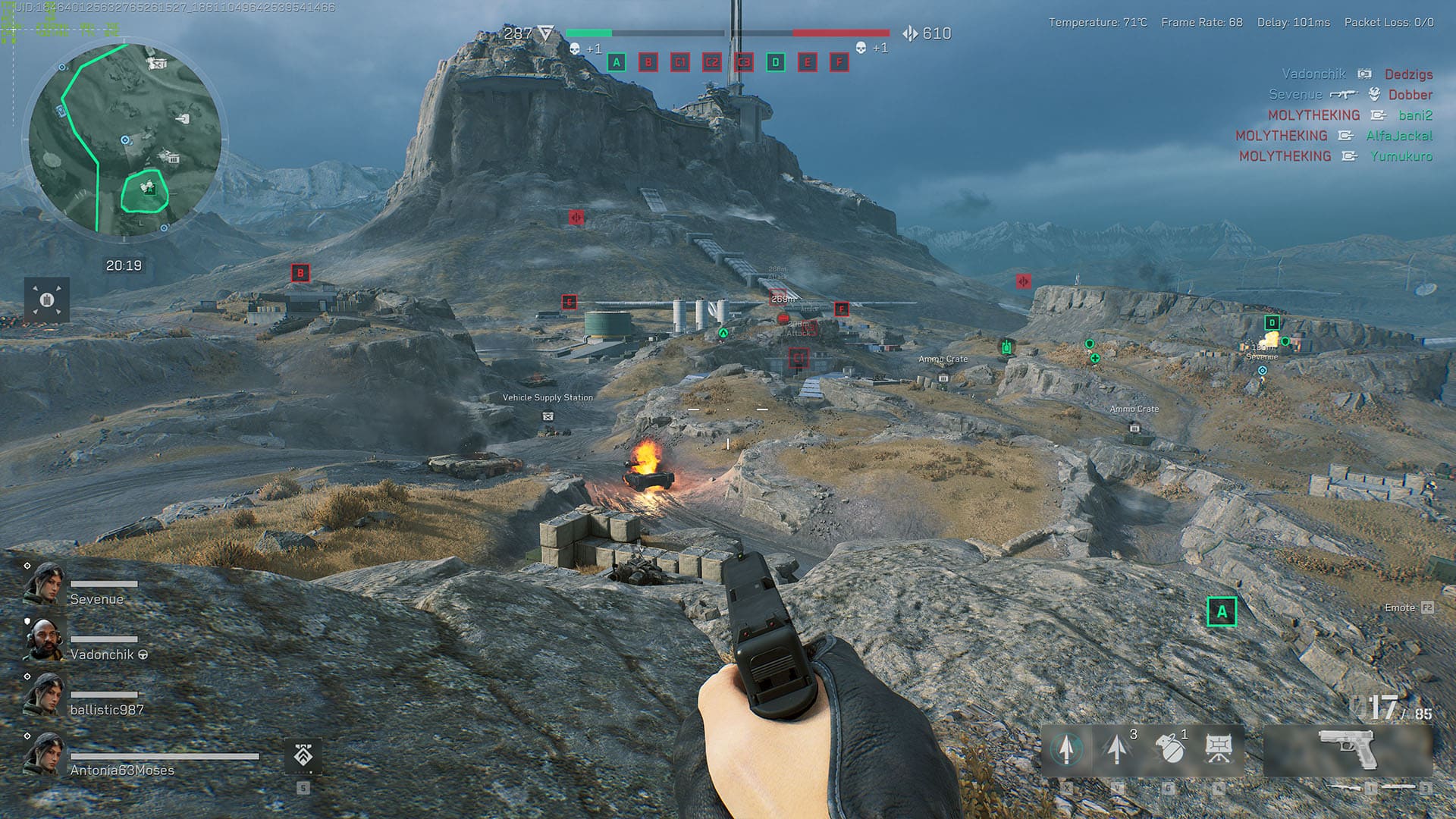This screenshot has height=819, width=1456.
Task: Select squad member Vadonchik
Action: [x=102, y=654]
